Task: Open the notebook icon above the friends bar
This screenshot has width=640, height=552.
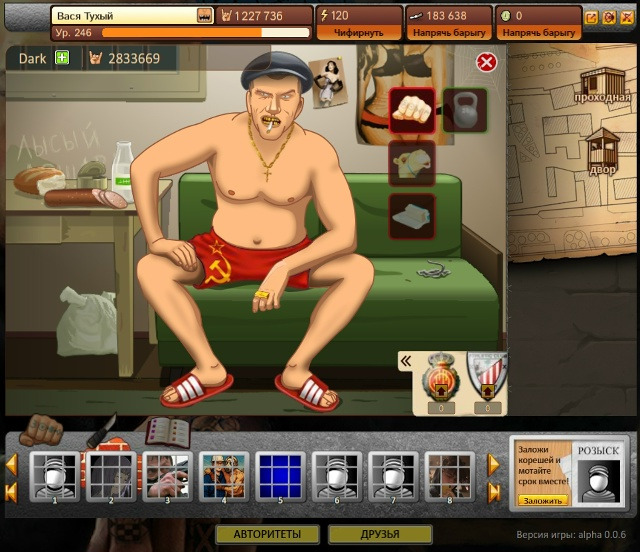Action: [167, 431]
